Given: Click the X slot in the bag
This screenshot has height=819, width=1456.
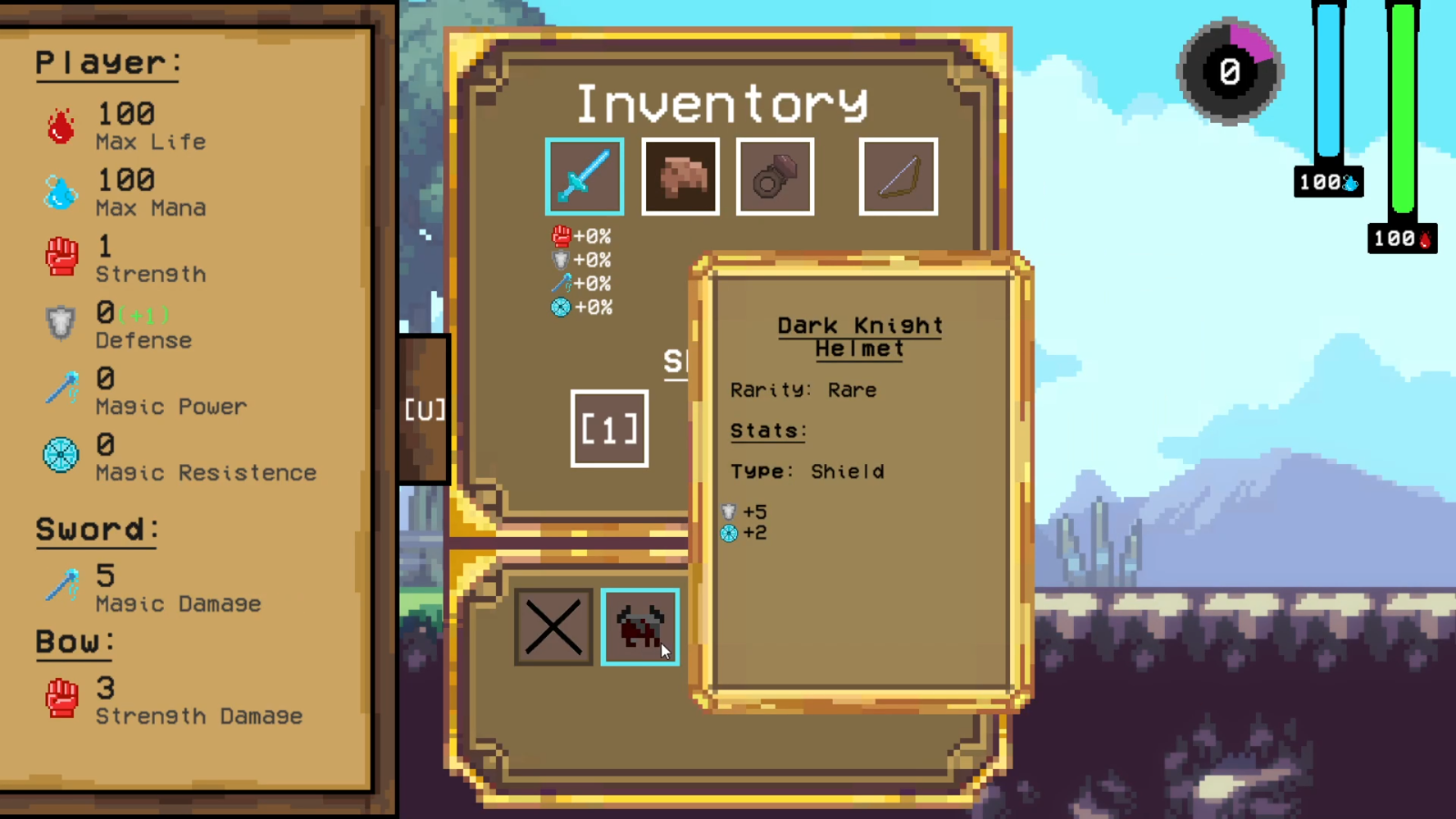Looking at the screenshot, I should [x=553, y=627].
